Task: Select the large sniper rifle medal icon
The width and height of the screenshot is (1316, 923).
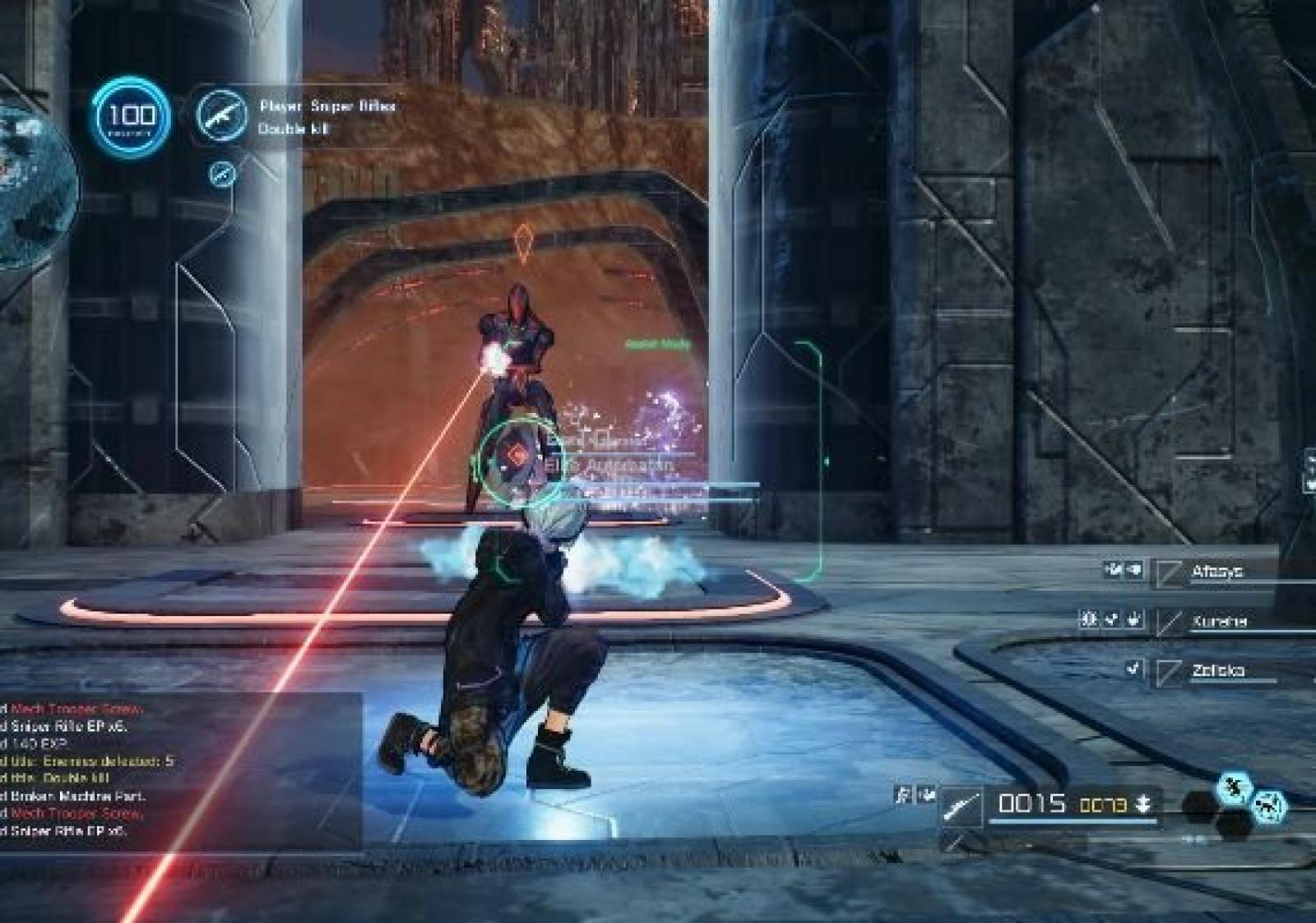Action: (222, 114)
